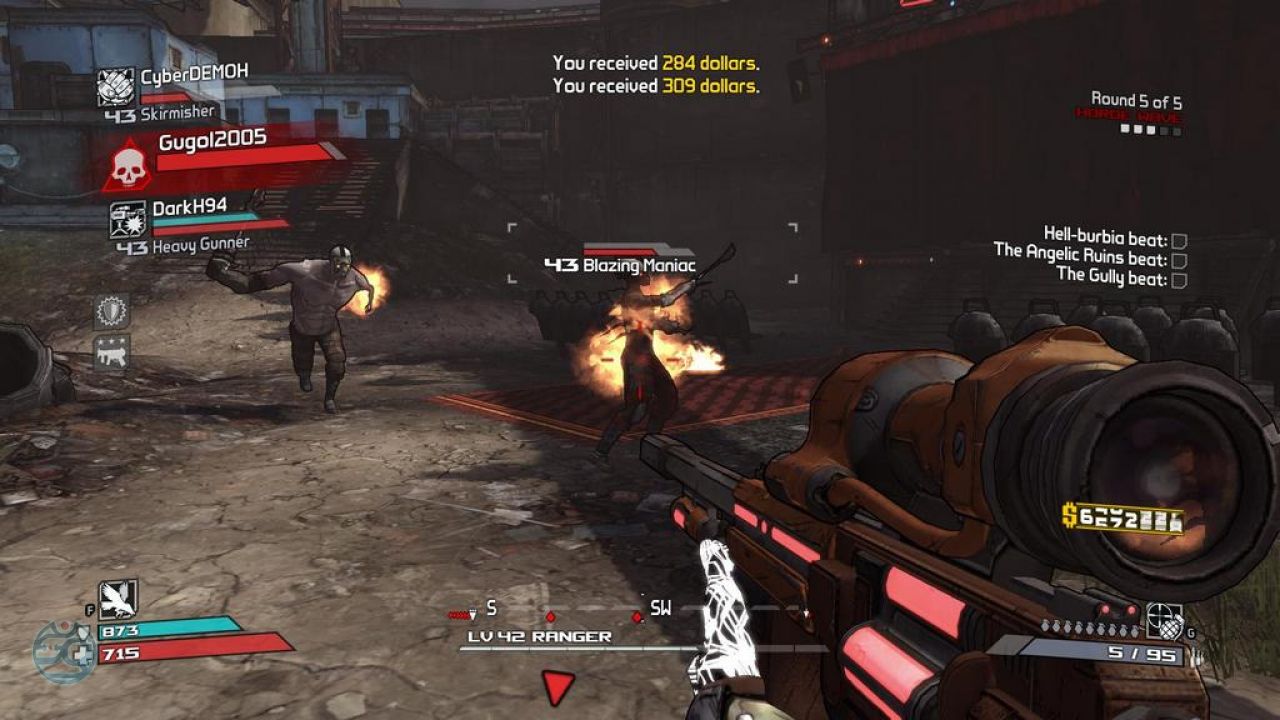Click the red skull icon beside Gugol2005
1280x720 pixels.
point(127,167)
